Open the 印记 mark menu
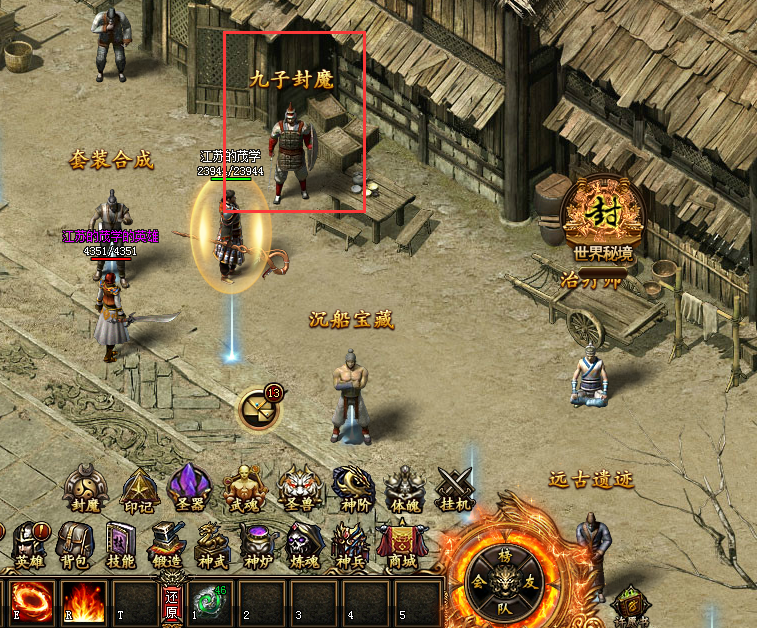The height and width of the screenshot is (628, 757). pos(139,487)
